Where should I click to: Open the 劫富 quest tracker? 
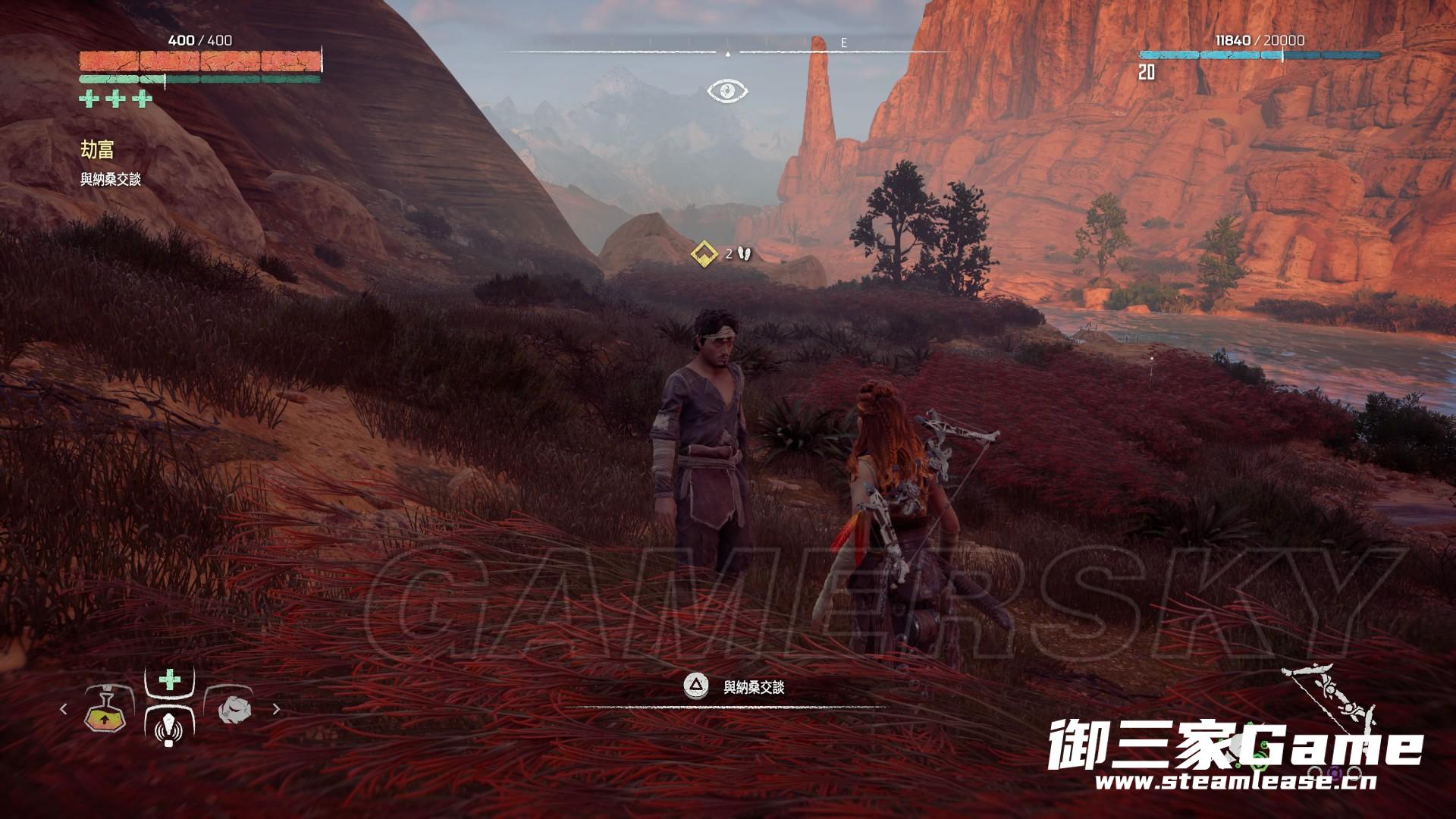[98, 150]
